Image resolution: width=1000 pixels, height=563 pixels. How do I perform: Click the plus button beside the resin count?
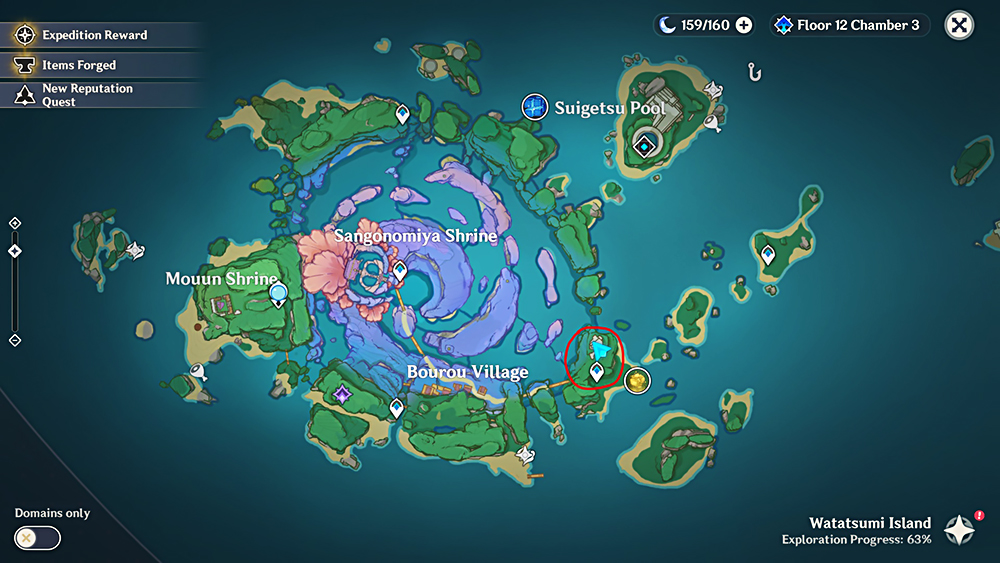click(744, 25)
